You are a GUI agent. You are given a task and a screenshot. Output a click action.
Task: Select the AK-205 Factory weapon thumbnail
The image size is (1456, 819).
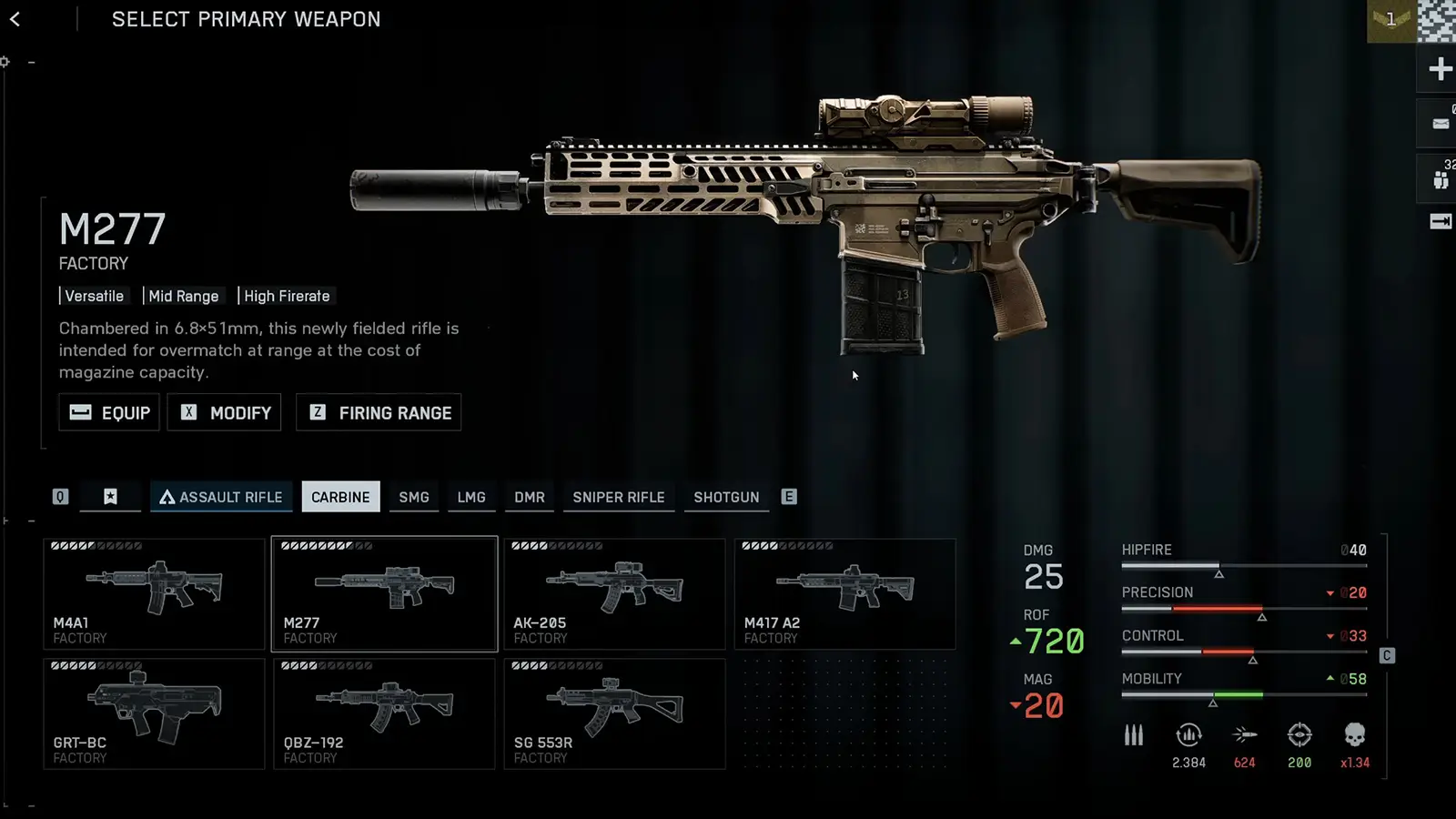tap(614, 594)
